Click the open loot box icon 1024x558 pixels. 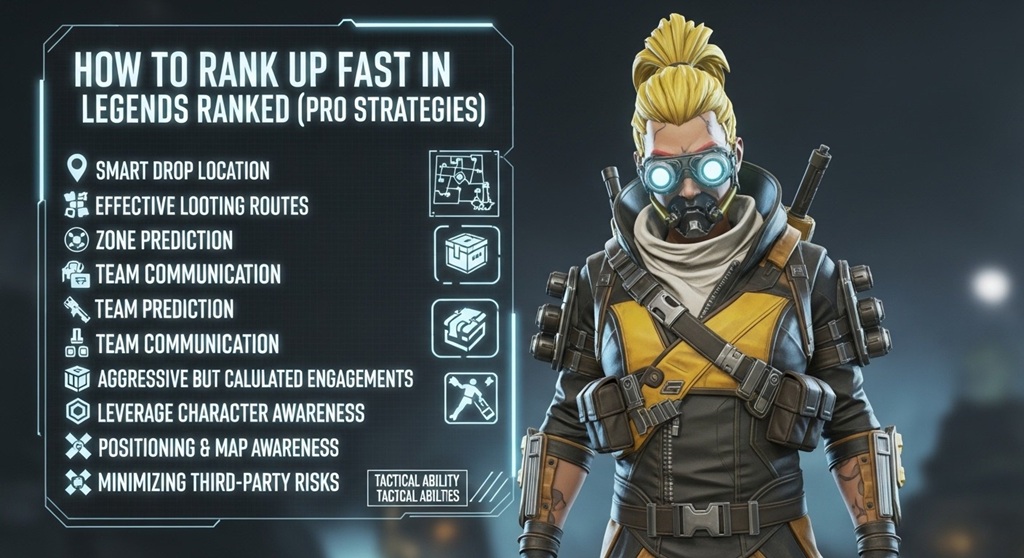(x=463, y=329)
